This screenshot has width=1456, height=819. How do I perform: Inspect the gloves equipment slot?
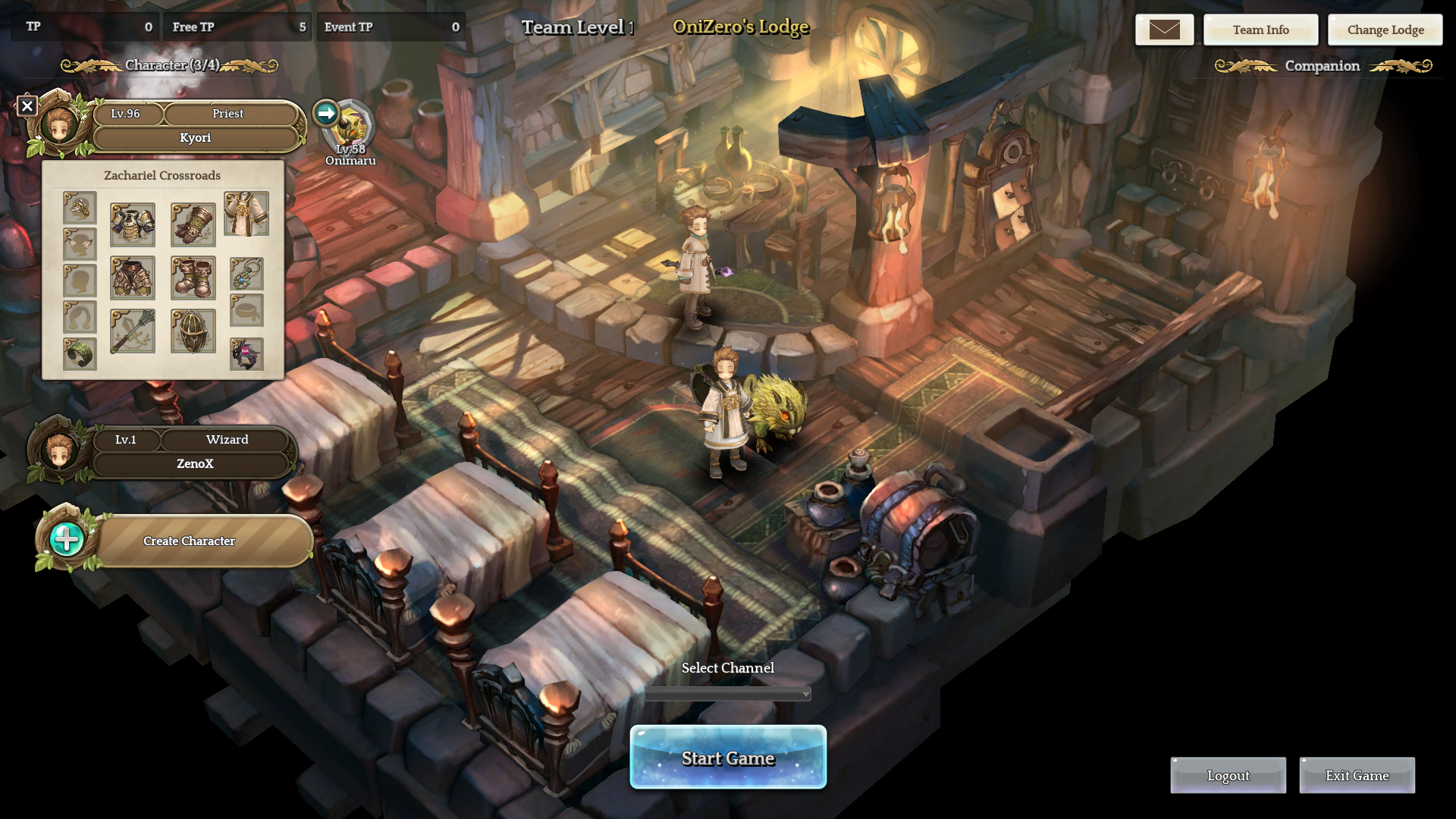(193, 224)
